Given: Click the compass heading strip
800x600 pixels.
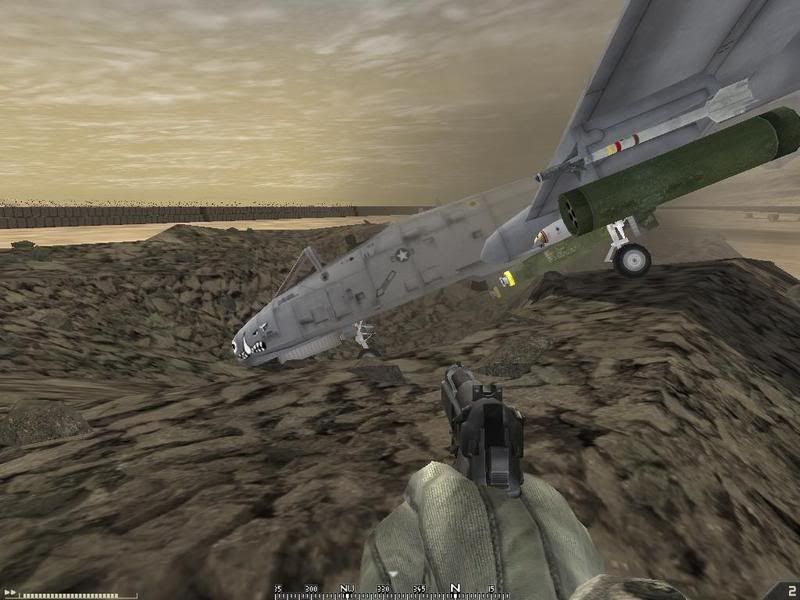Looking at the screenshot, I should pos(385,591).
